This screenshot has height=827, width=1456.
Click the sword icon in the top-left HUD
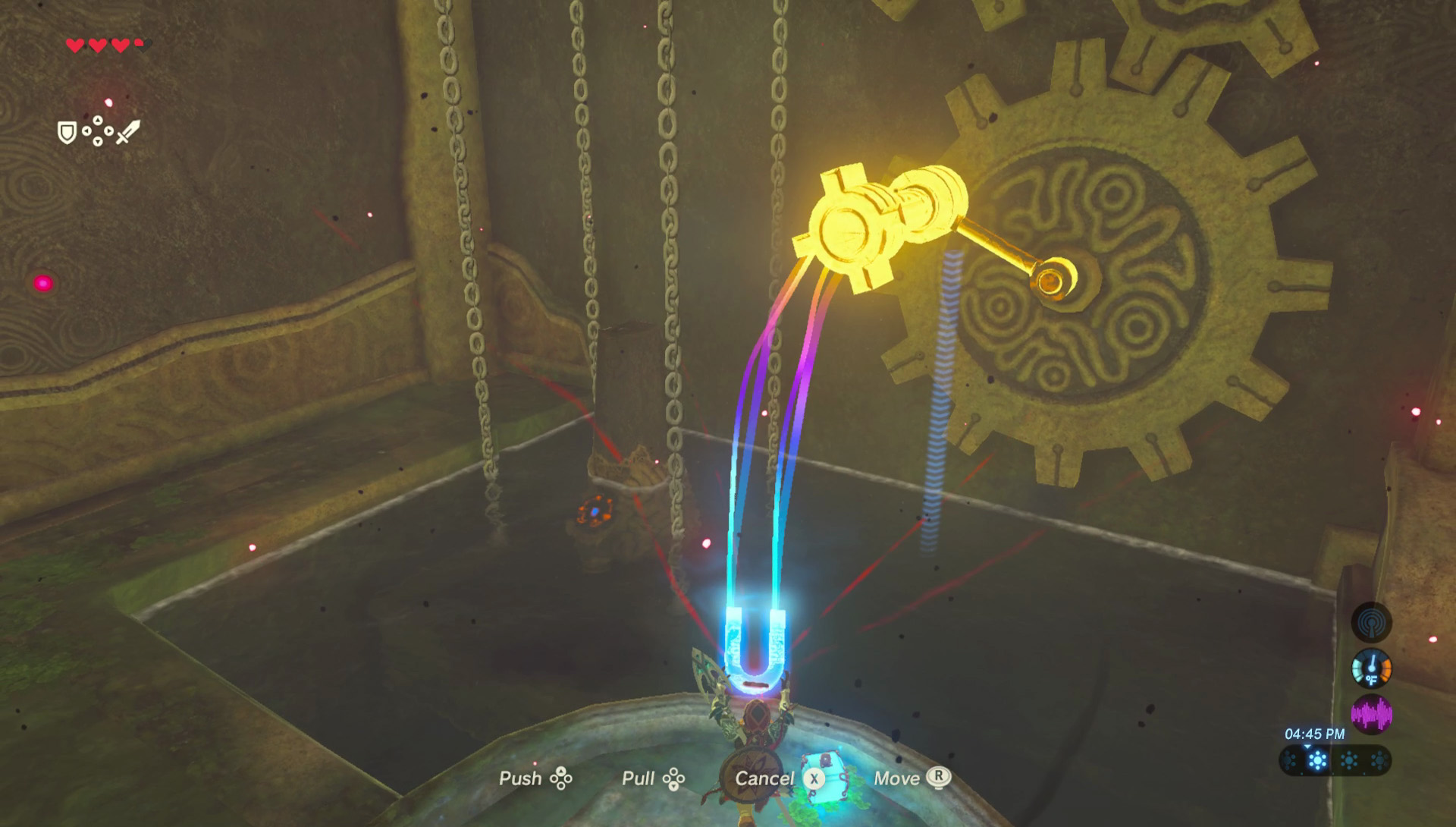127,132
